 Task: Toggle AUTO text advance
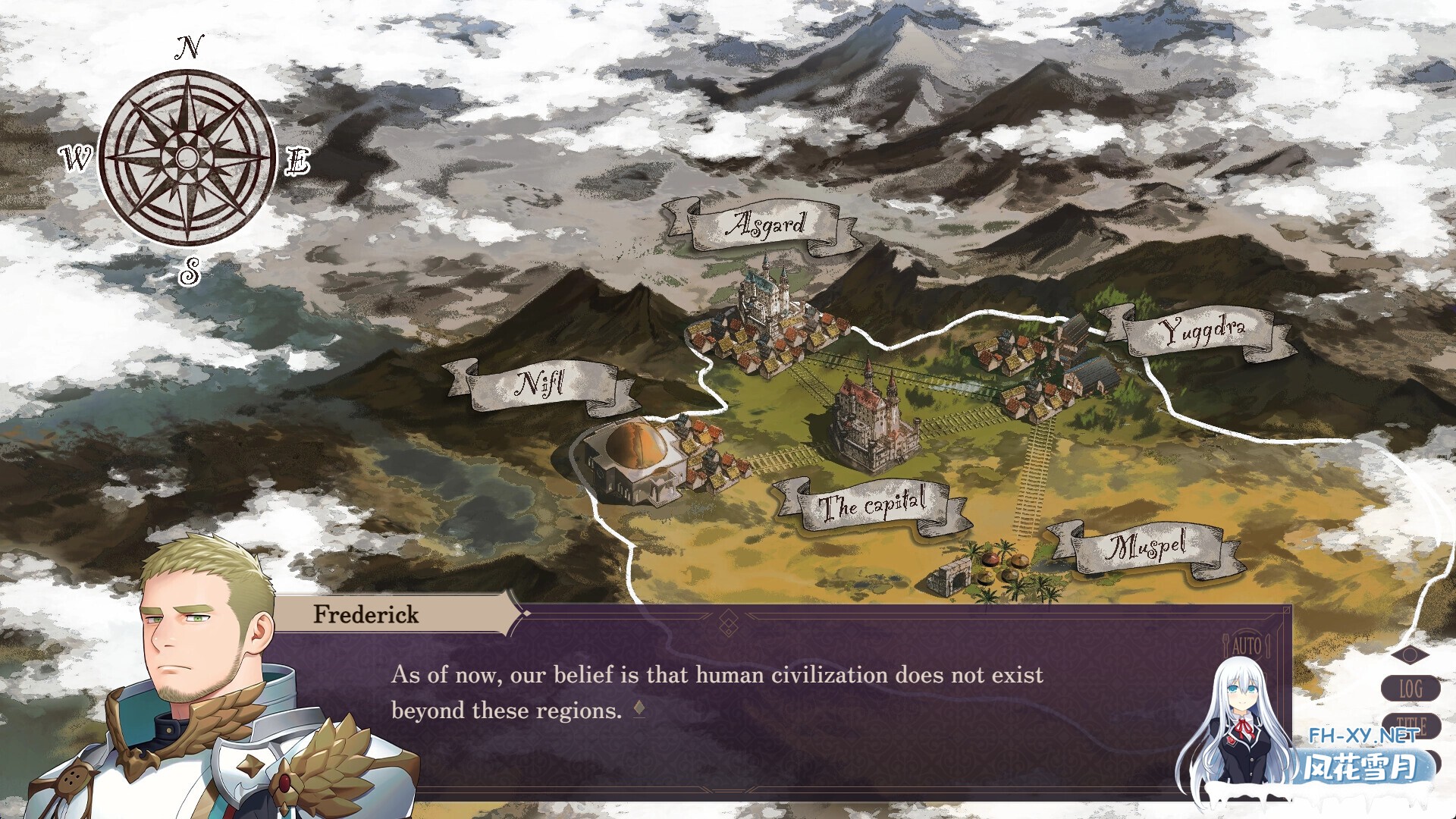coord(1246,647)
